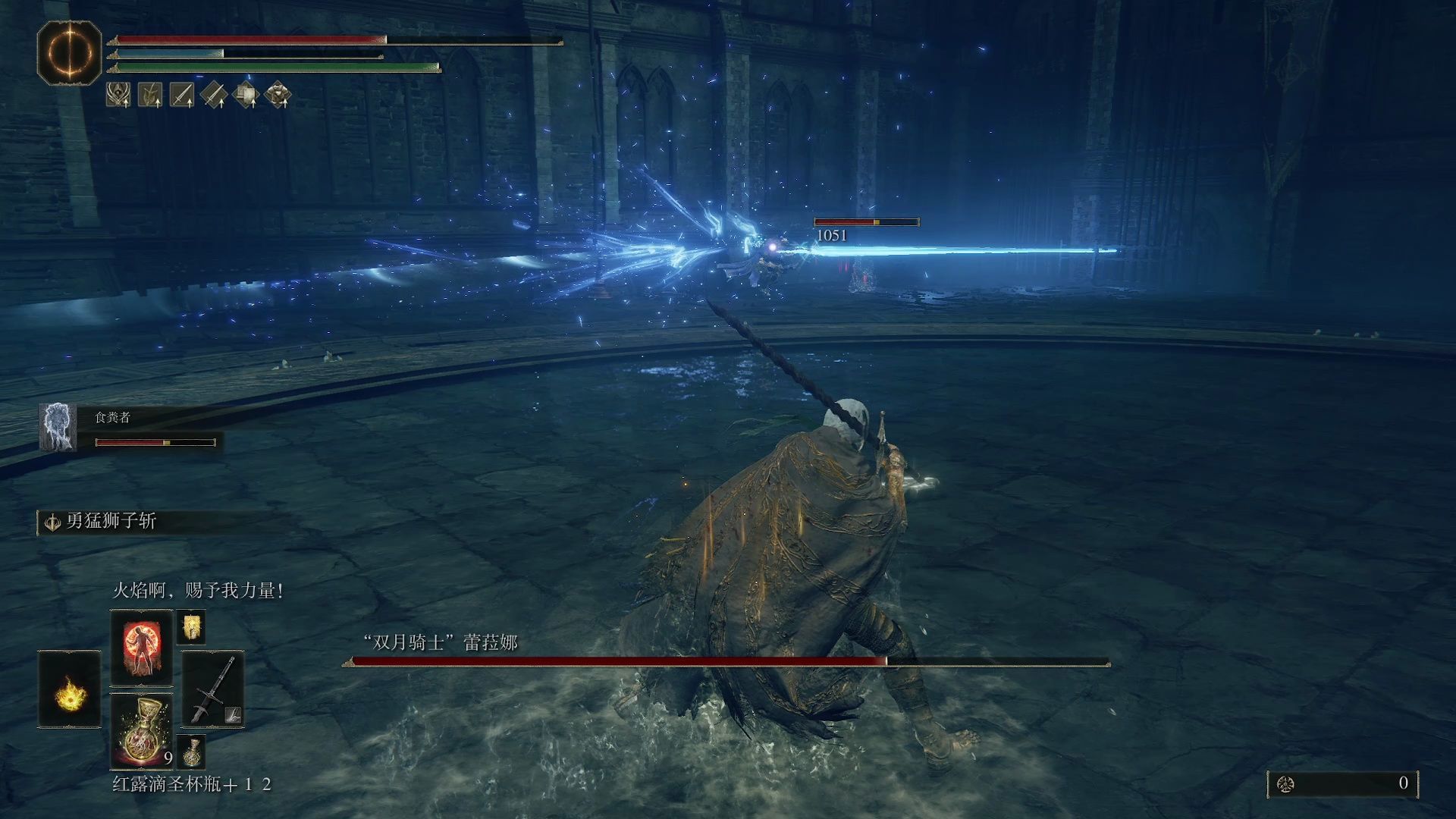The height and width of the screenshot is (819, 1456).
Task: Inspect the diamond-framed shield buff icon
Action: pyautogui.click(x=246, y=95)
